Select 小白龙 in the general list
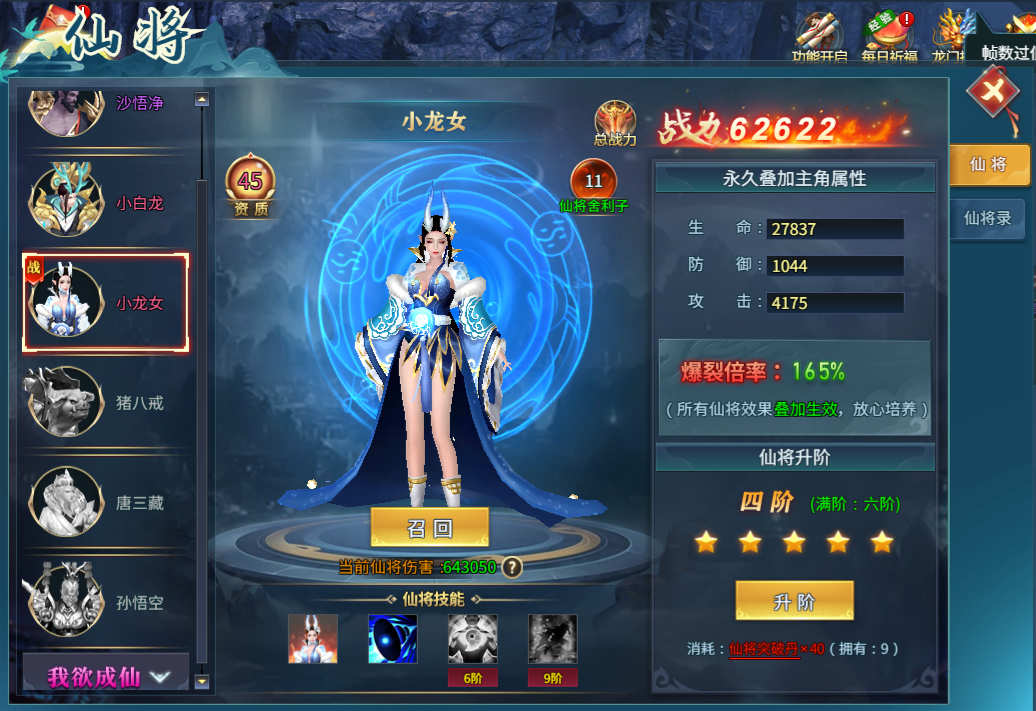 coord(104,202)
